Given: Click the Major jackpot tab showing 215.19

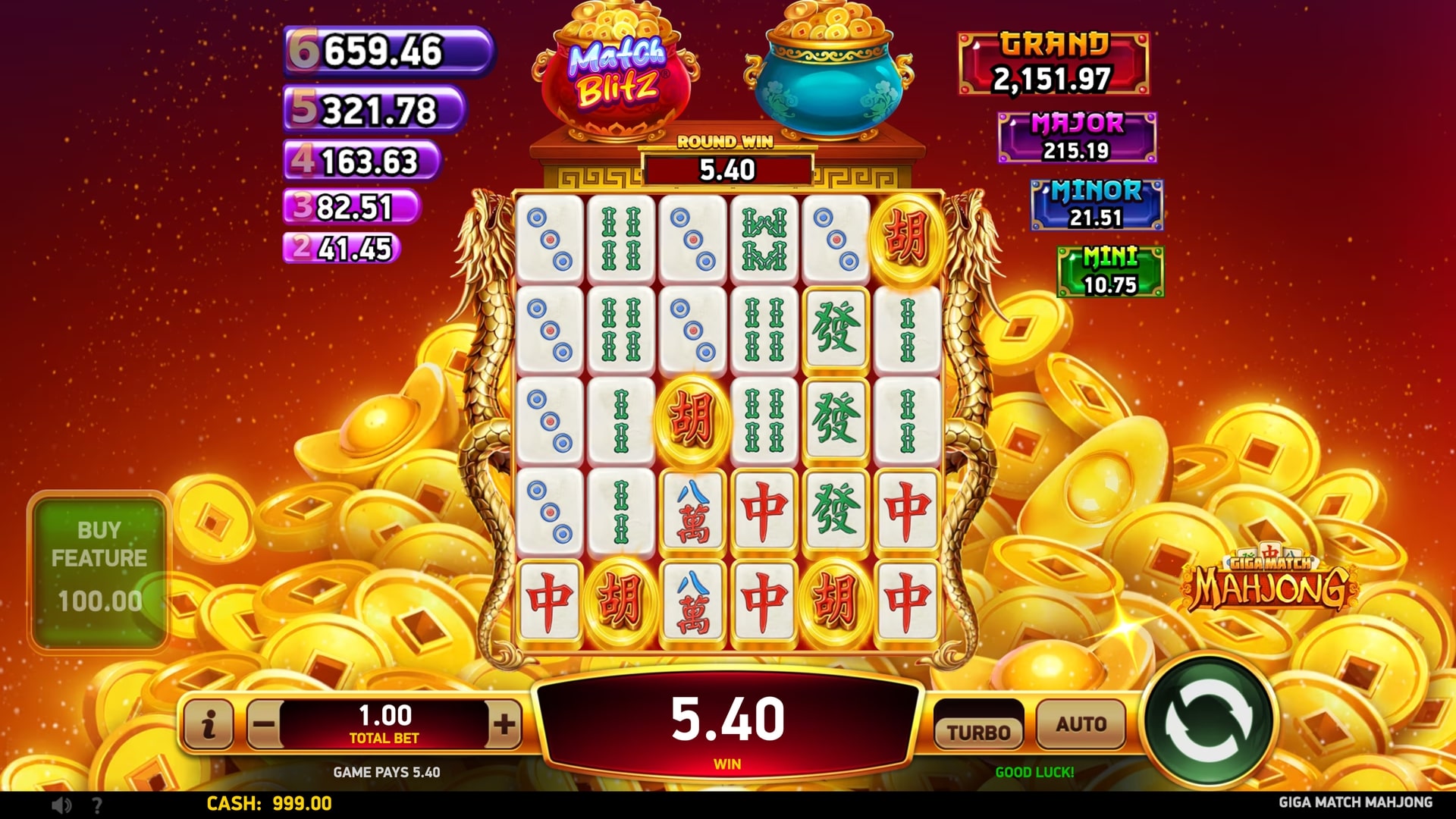Looking at the screenshot, I should coord(1077,138).
